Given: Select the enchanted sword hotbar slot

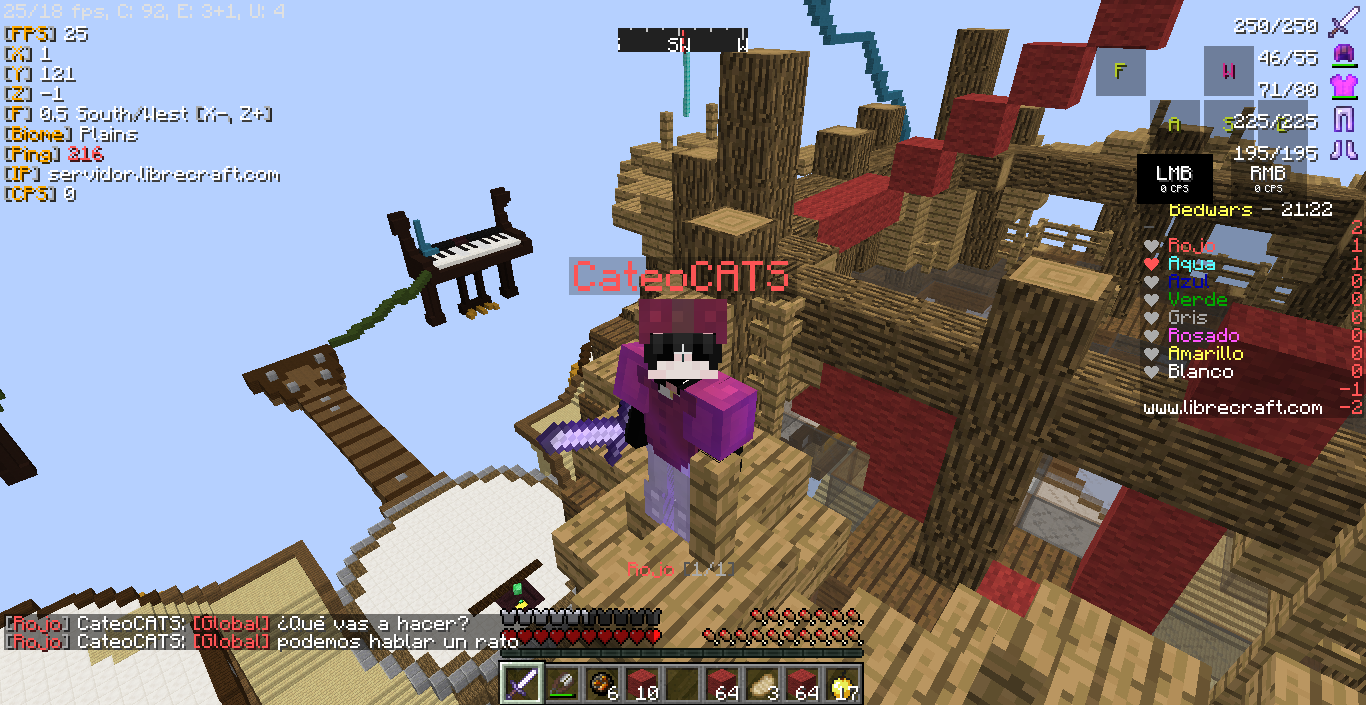Looking at the screenshot, I should pos(521,684).
